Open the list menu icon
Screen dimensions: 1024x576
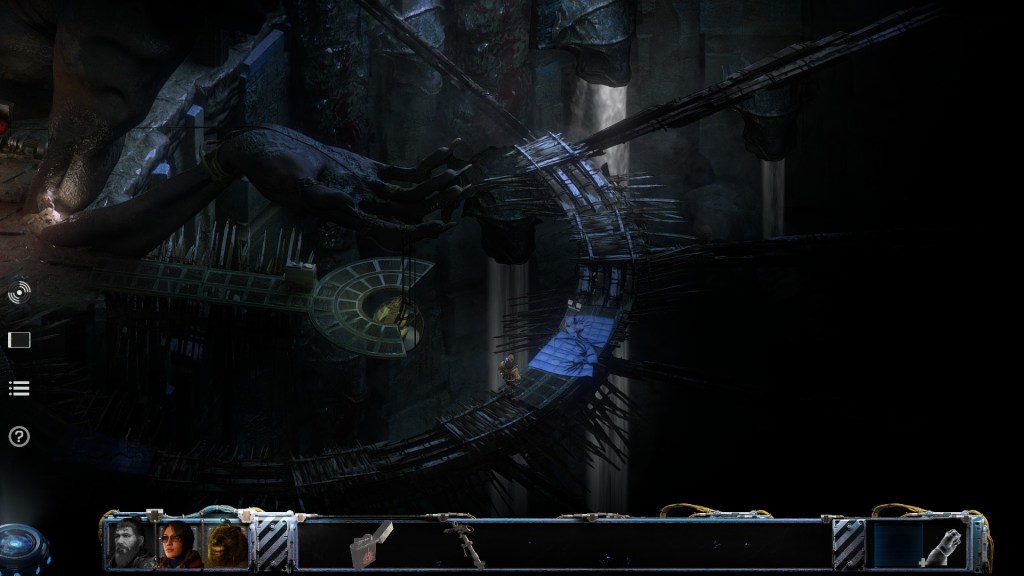point(19,388)
